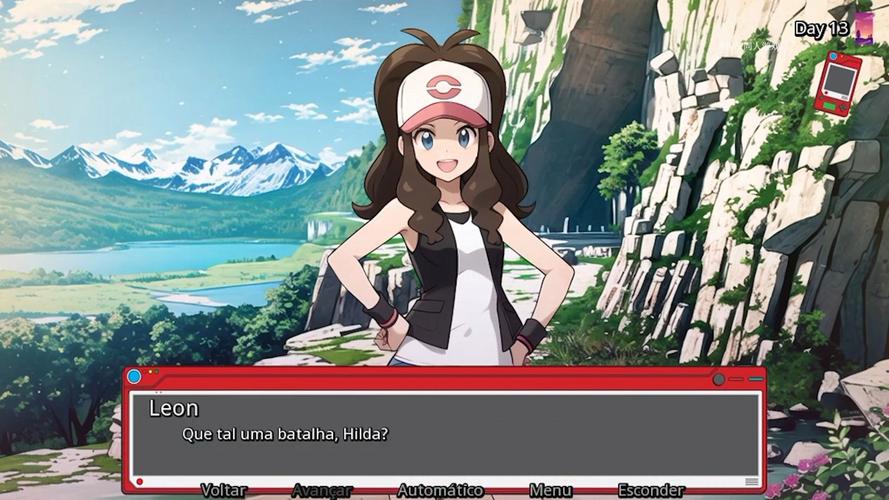Viewport: 889px width, 500px height.
Task: Click the pink icon beside Day 13
Action: [864, 28]
